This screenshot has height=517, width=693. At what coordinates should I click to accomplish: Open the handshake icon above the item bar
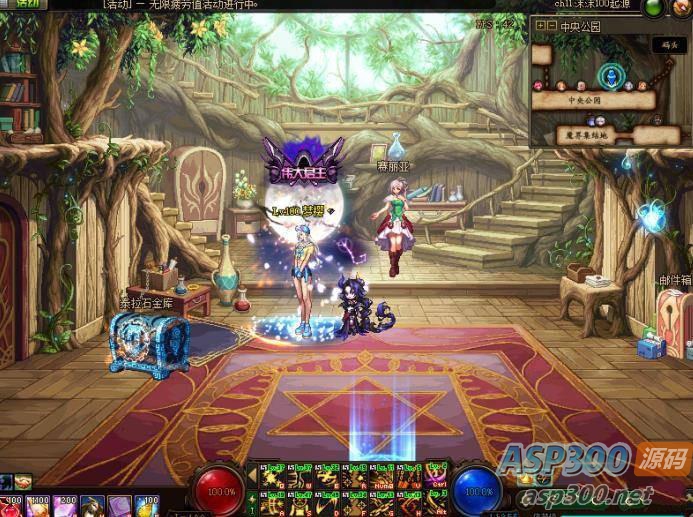(22, 482)
